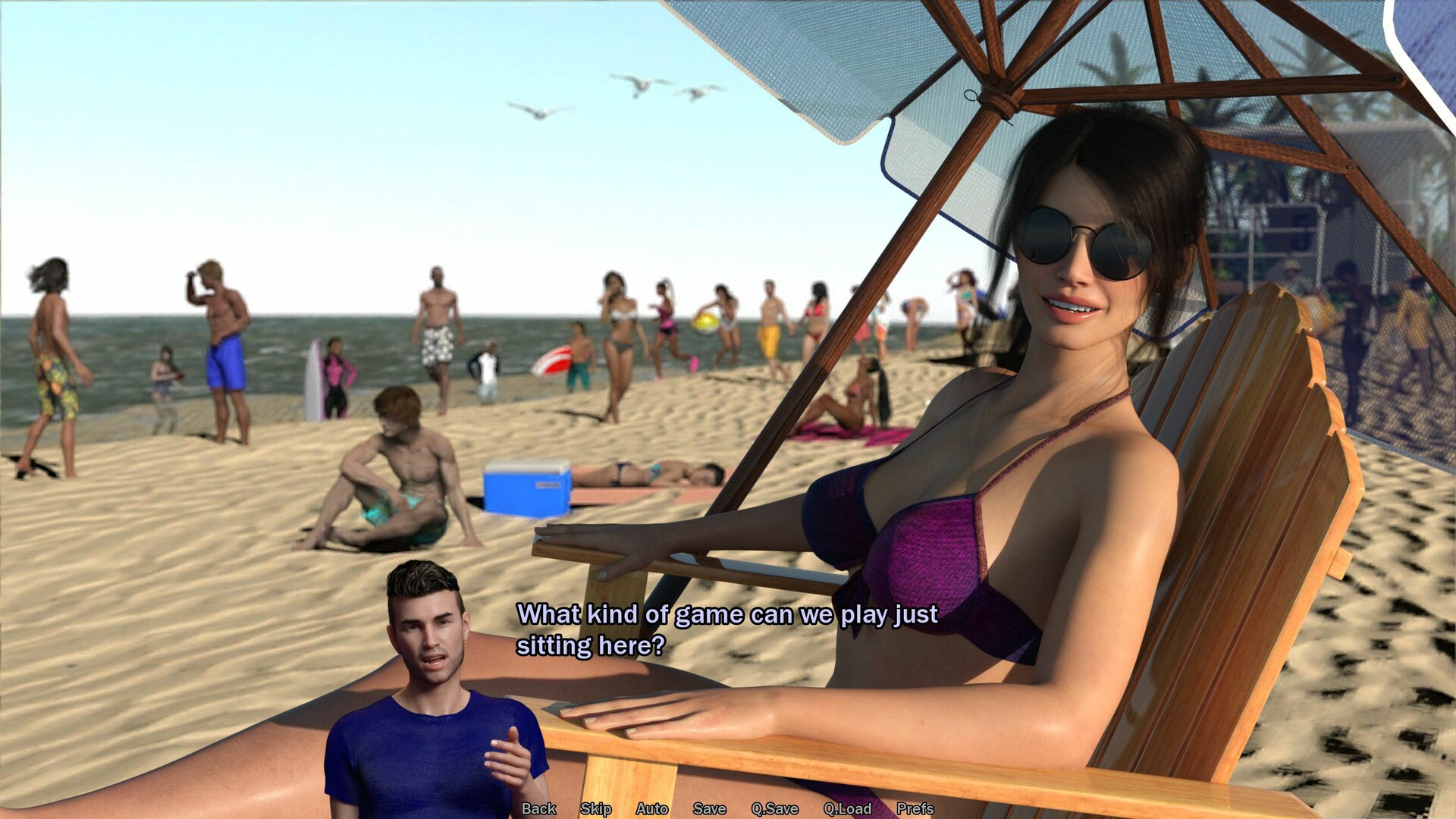Viewport: 1456px width, 819px height.
Task: Load the Q.Load quick save
Action: [x=848, y=809]
